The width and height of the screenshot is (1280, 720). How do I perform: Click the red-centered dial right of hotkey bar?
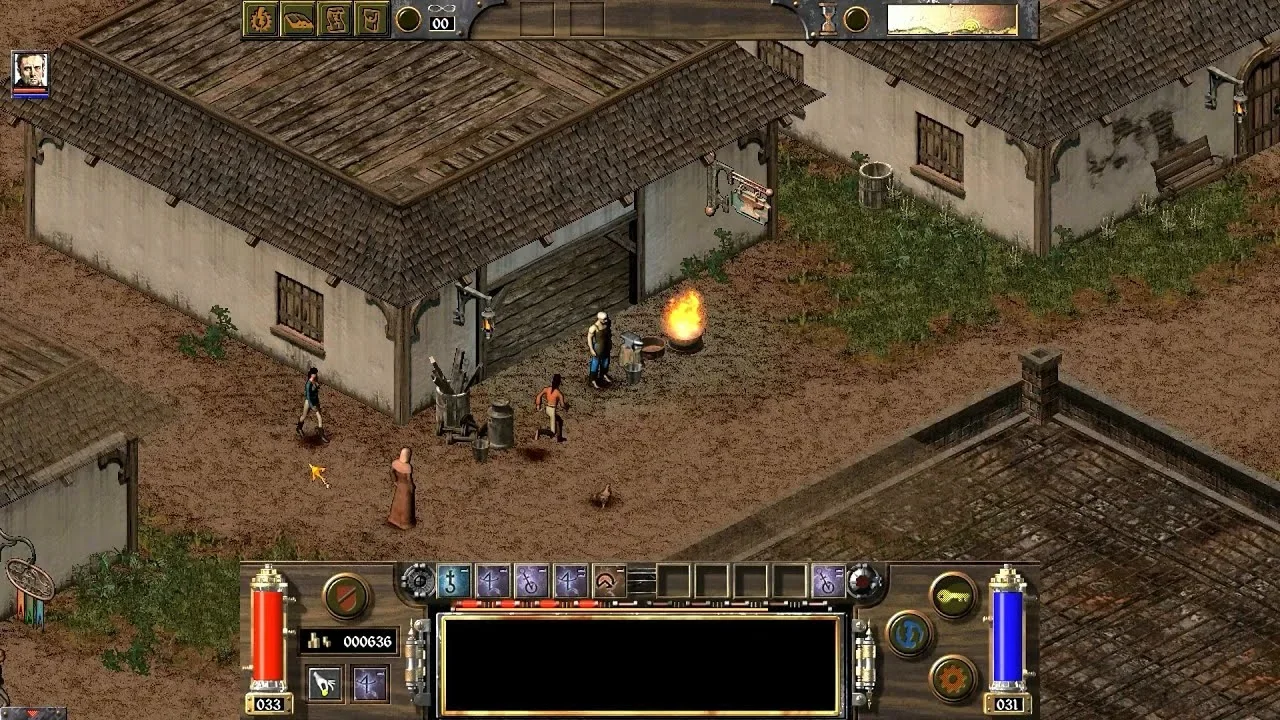coord(864,581)
